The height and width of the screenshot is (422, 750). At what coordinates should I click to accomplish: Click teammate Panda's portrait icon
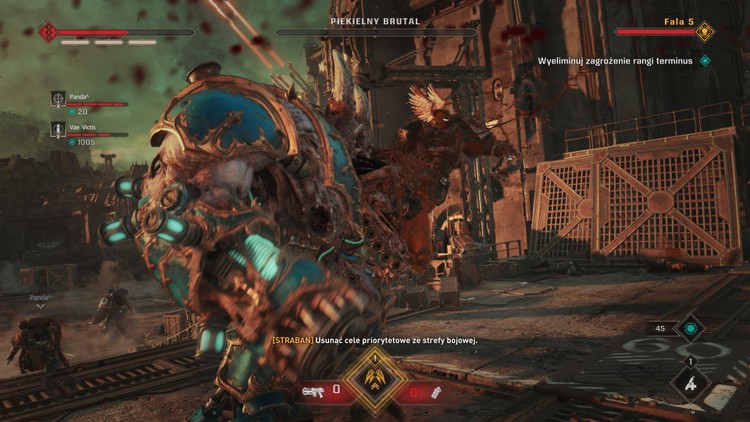pos(58,99)
